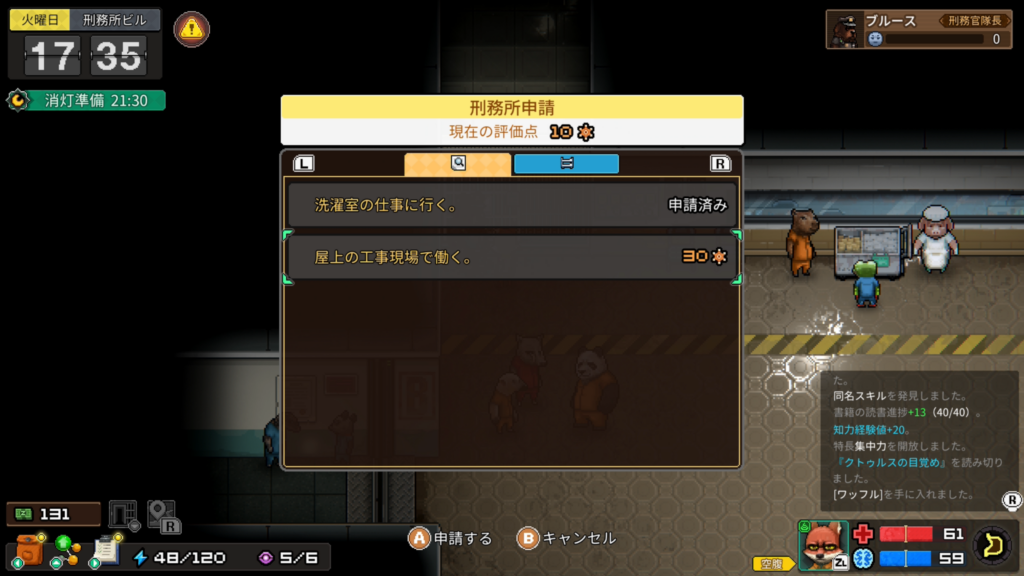The width and height of the screenshot is (1024, 576).
Task: Click the yellow warning alert icon
Action: (191, 30)
